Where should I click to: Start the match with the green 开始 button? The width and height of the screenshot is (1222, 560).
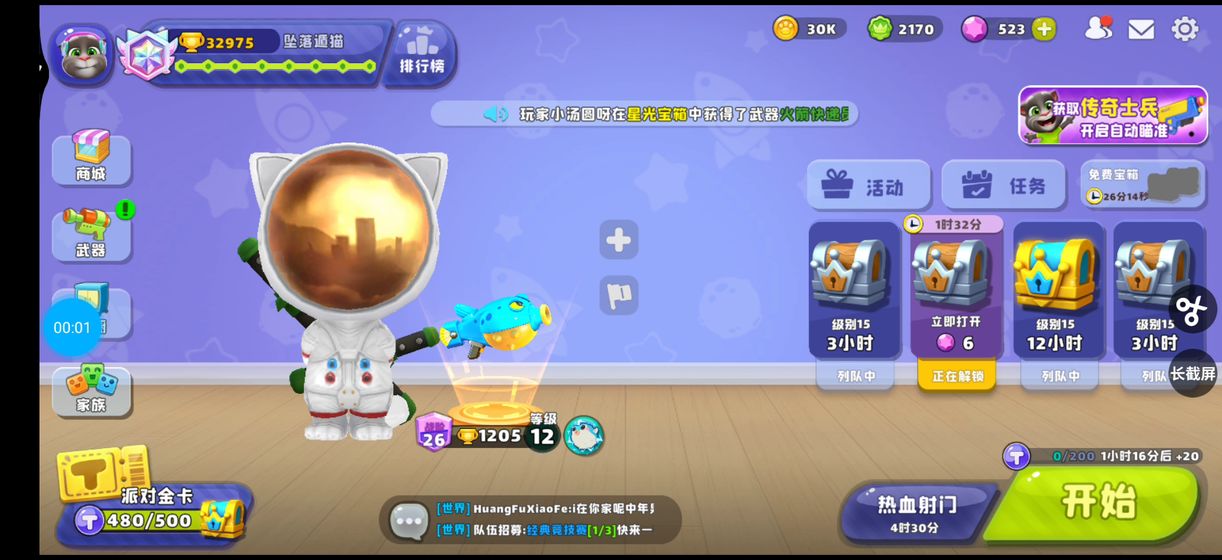(1100, 501)
